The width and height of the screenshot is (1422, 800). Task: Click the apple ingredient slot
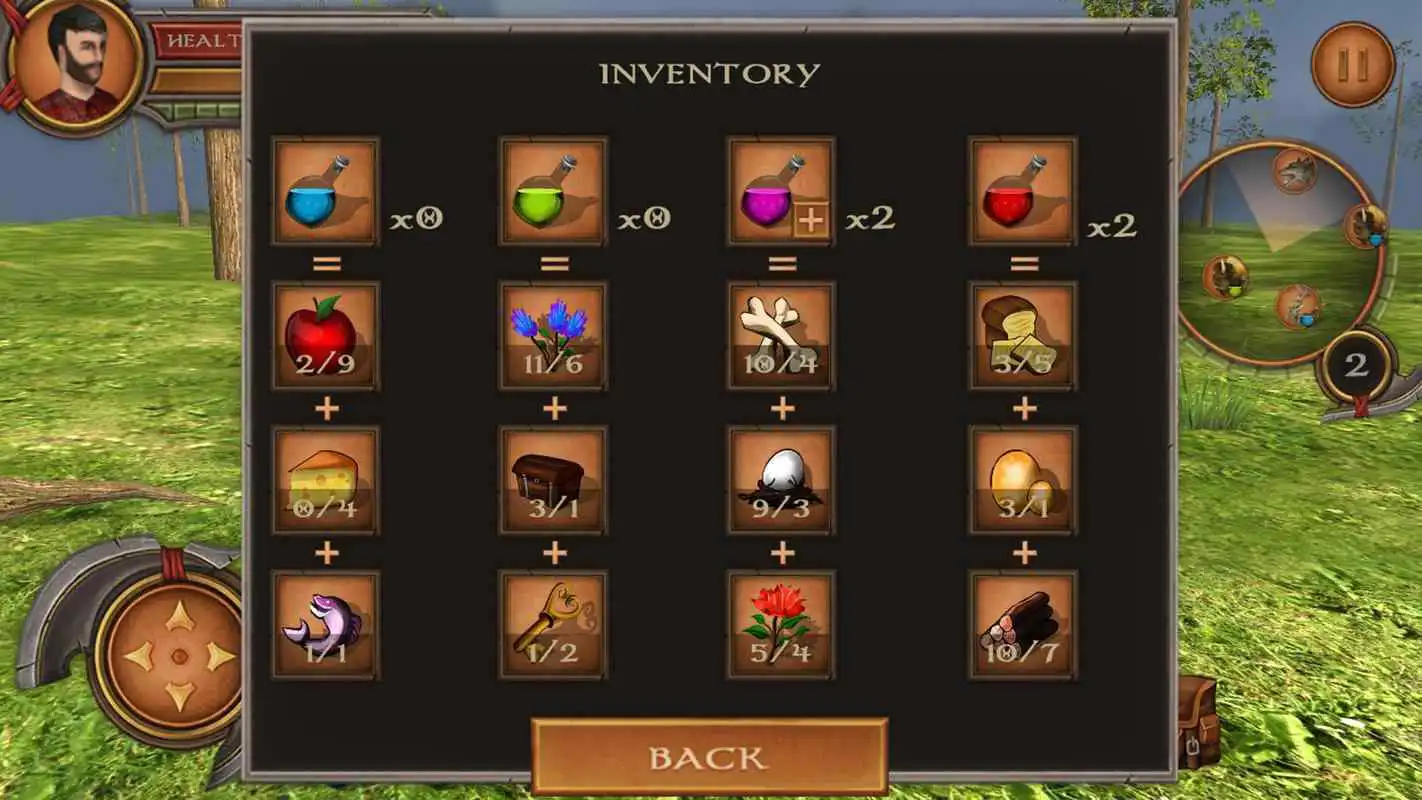[325, 335]
